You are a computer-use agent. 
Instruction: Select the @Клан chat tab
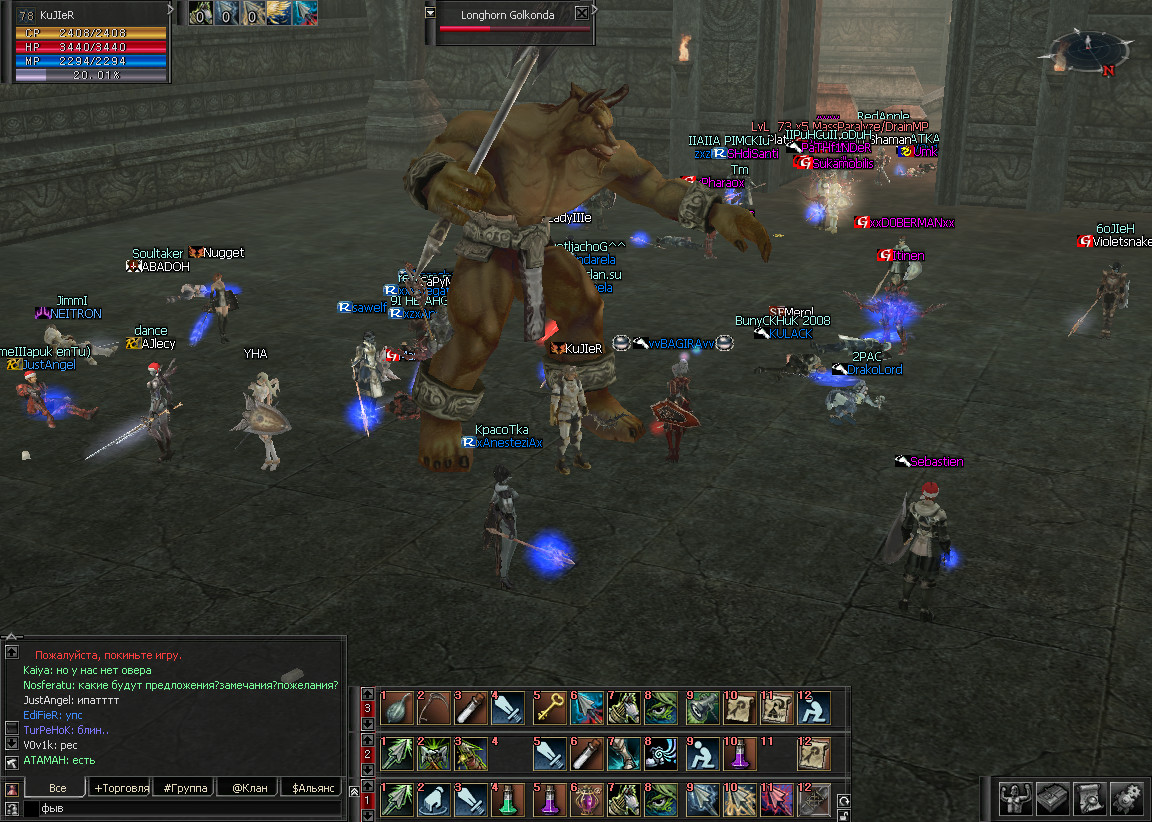pyautogui.click(x=249, y=788)
